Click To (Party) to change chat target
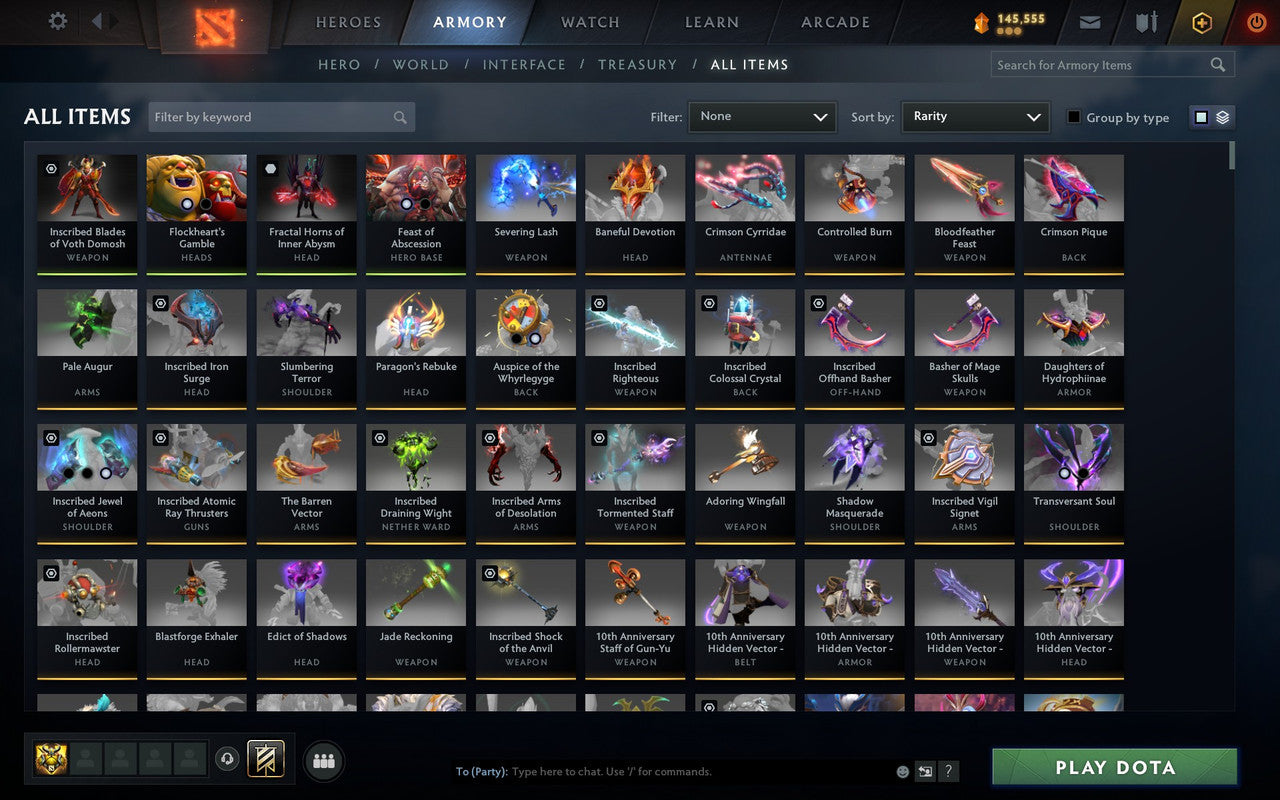The height and width of the screenshot is (800, 1280). [x=483, y=771]
